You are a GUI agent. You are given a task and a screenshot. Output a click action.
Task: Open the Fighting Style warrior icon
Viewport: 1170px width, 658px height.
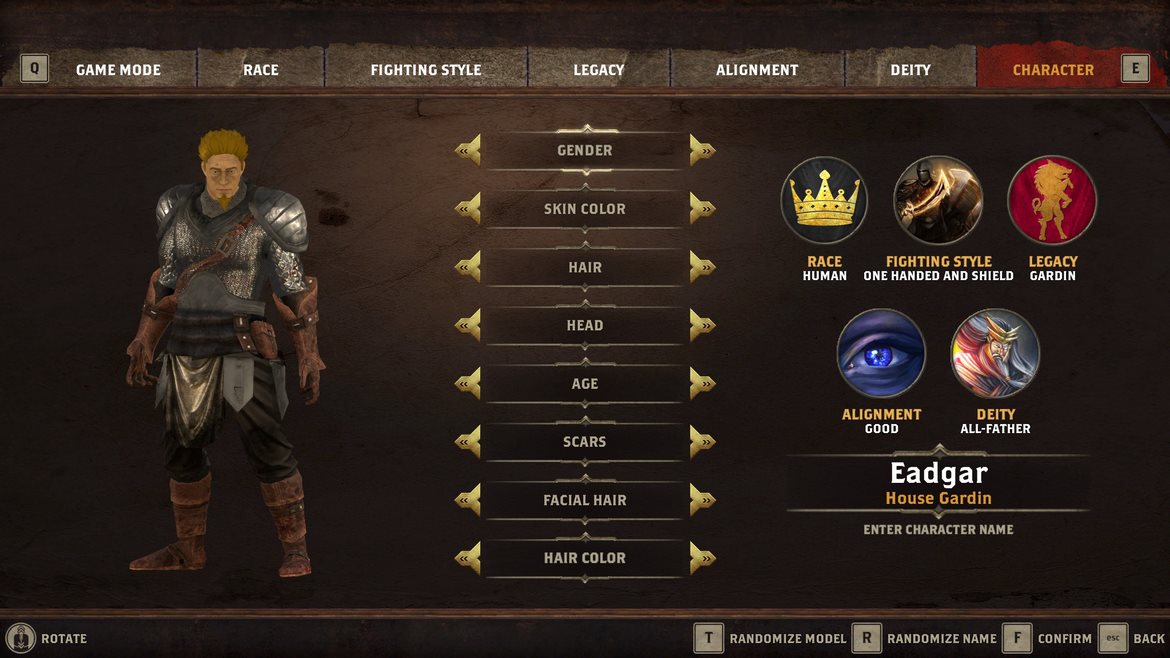coord(938,200)
